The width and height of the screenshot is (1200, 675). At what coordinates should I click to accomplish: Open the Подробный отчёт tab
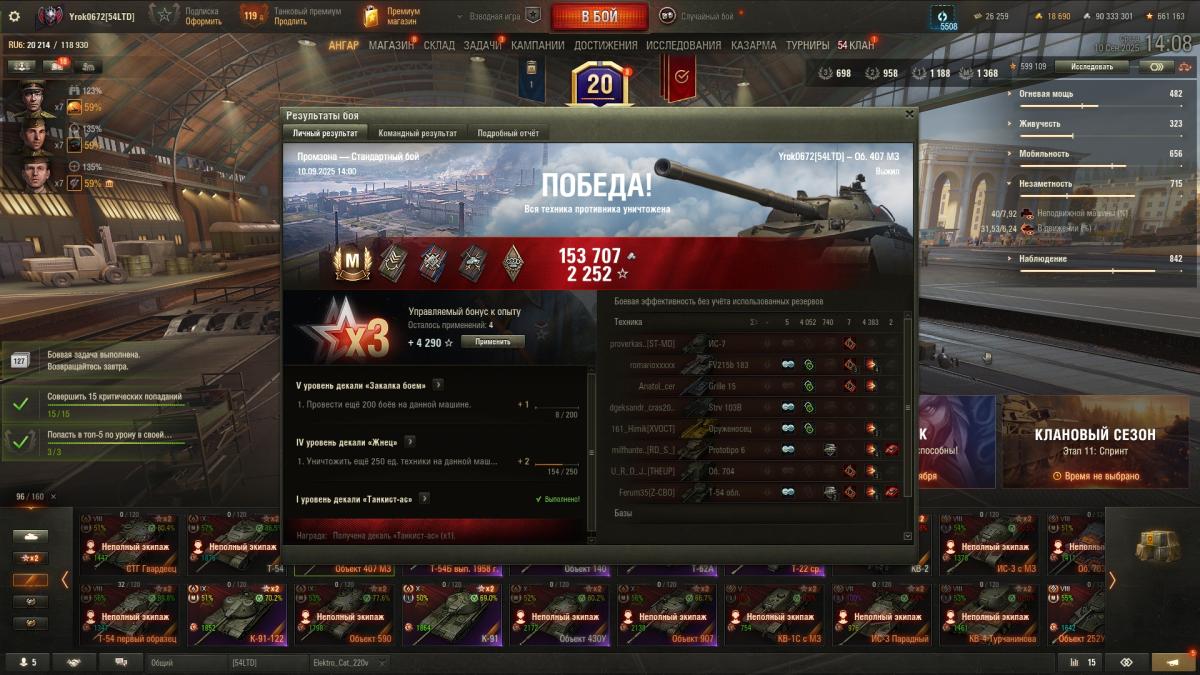508,133
